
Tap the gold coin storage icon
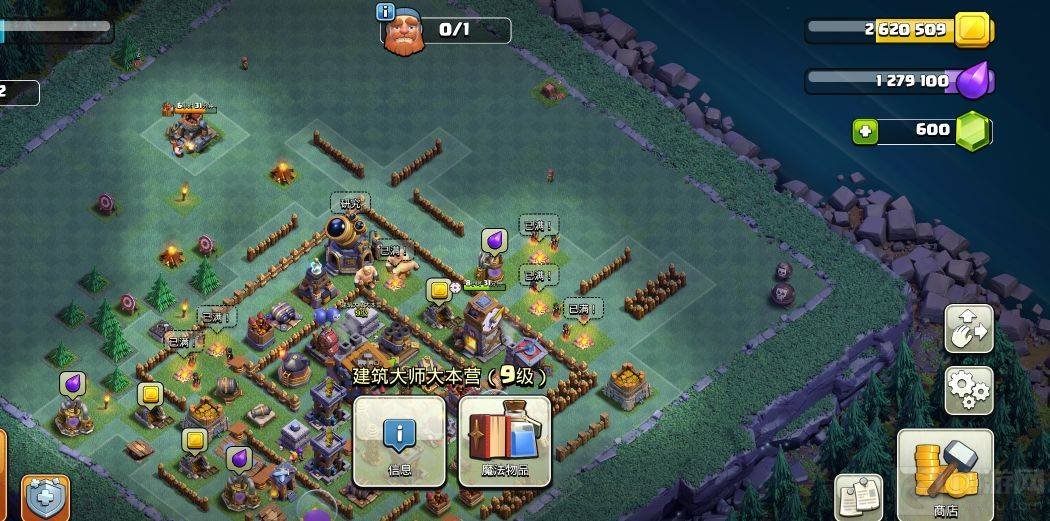point(971,30)
